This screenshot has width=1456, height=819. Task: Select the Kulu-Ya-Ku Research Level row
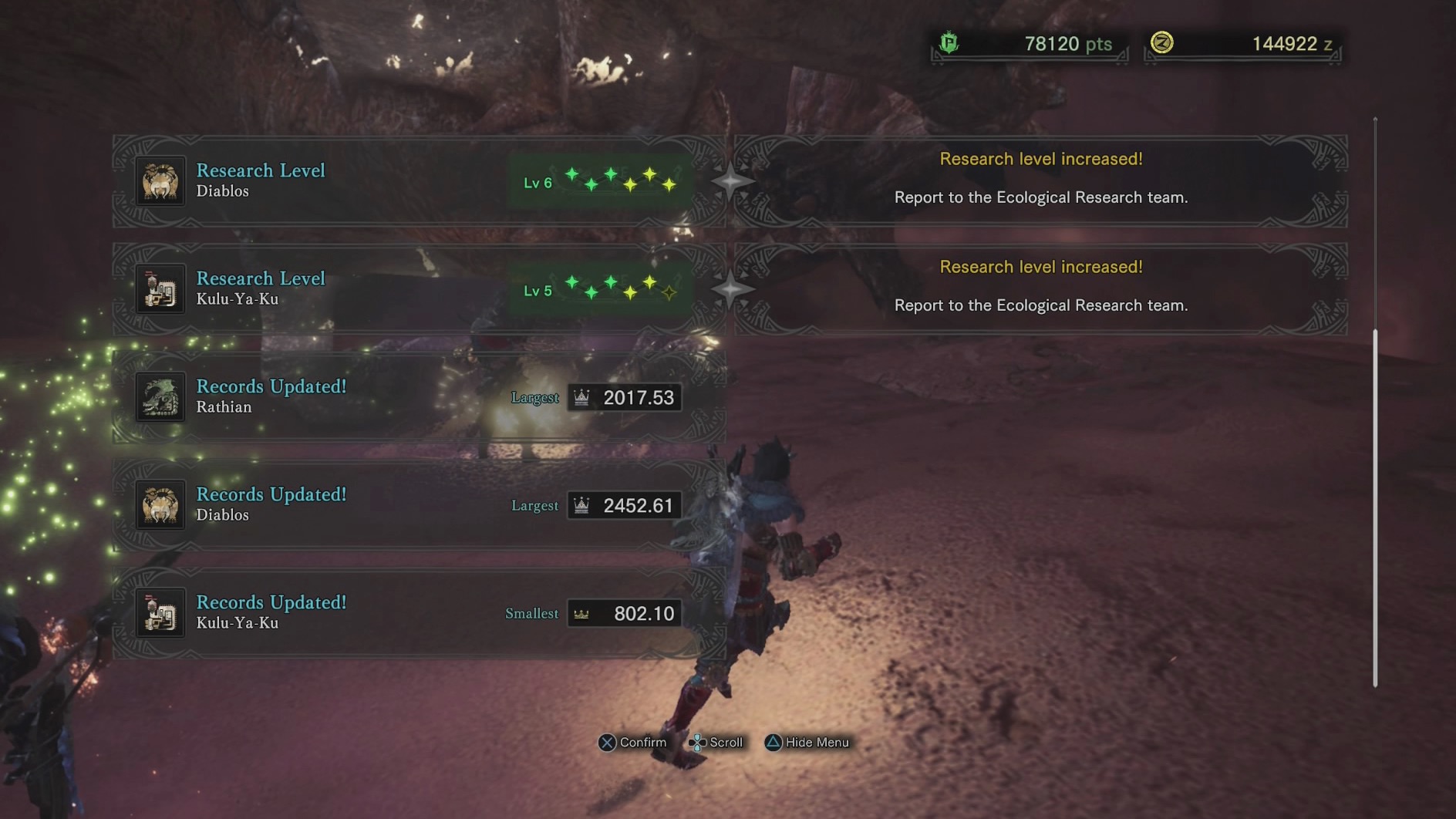419,289
